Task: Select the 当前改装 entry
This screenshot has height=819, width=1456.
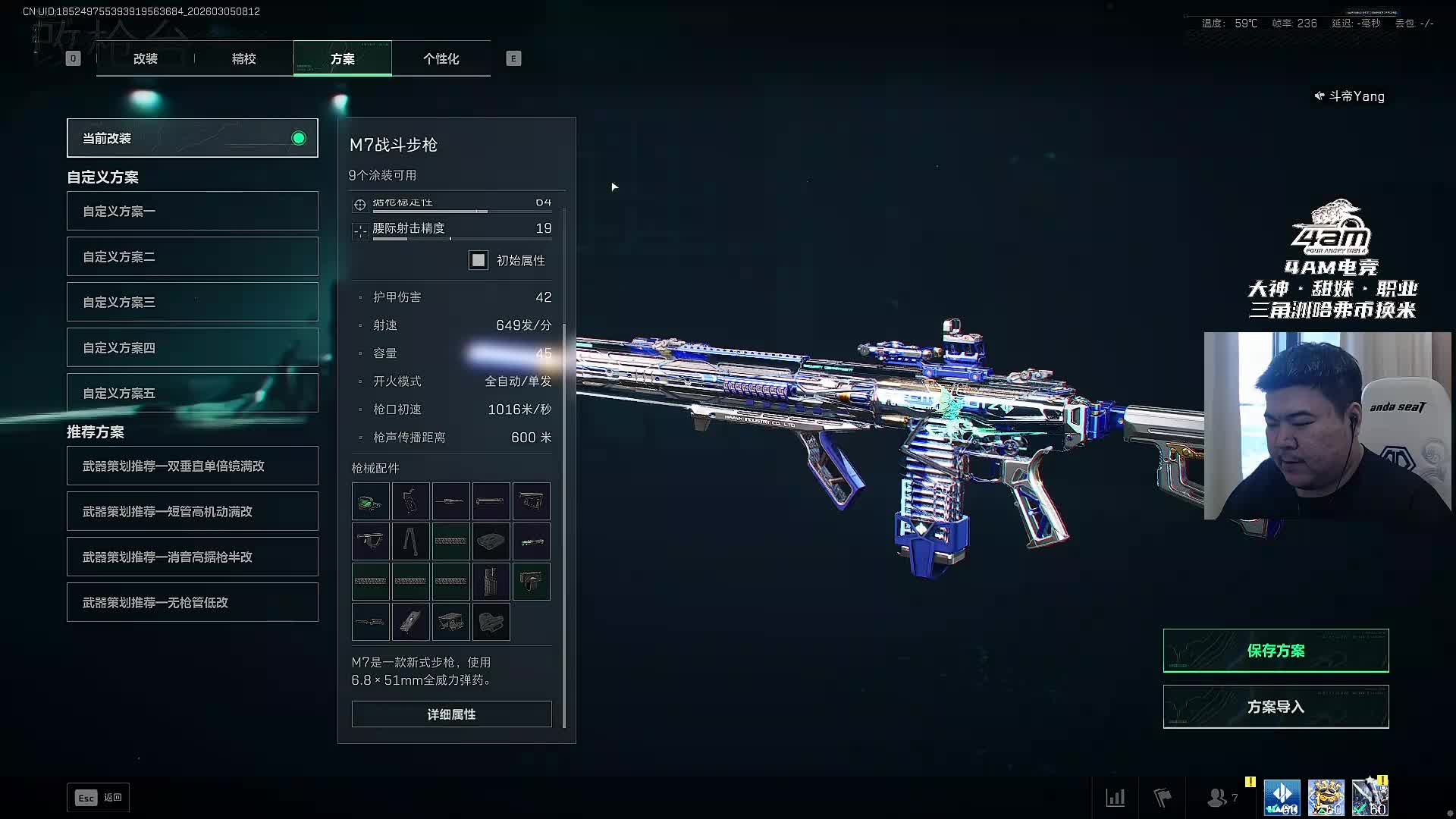Action: [192, 138]
